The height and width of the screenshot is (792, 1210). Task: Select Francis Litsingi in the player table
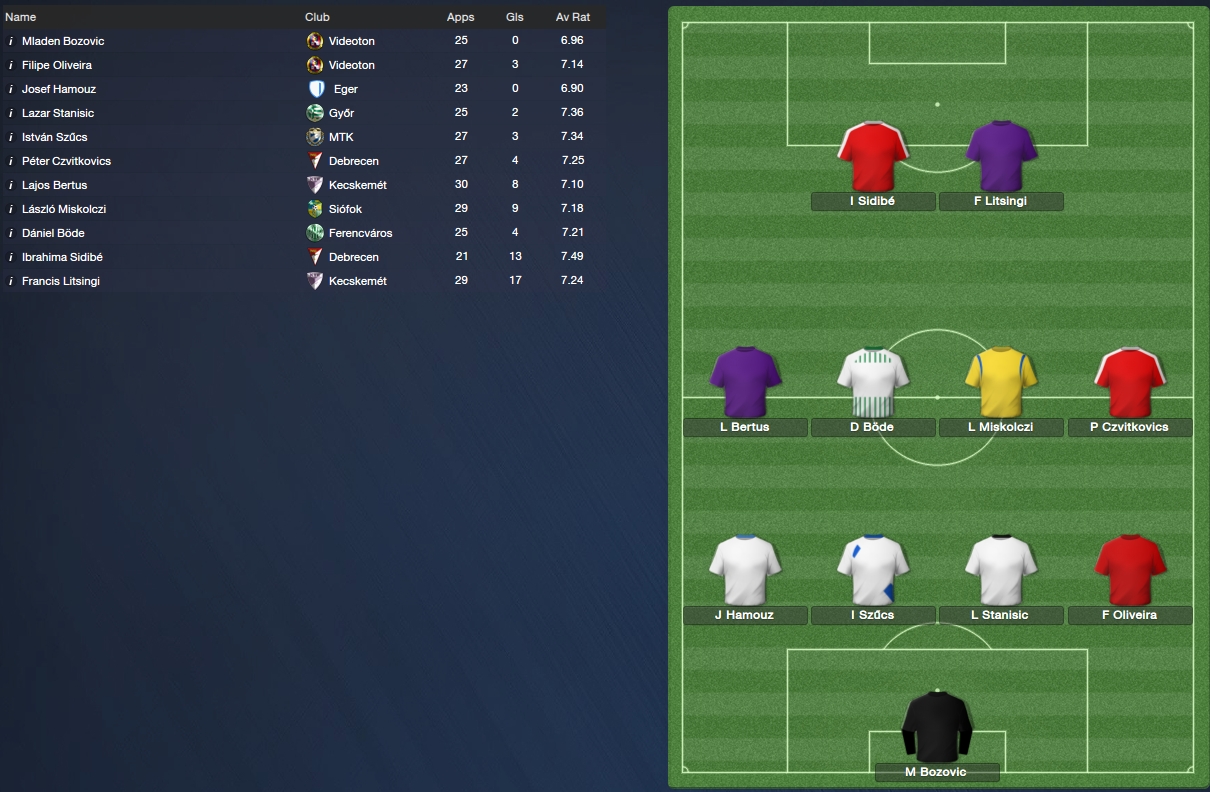coord(61,281)
